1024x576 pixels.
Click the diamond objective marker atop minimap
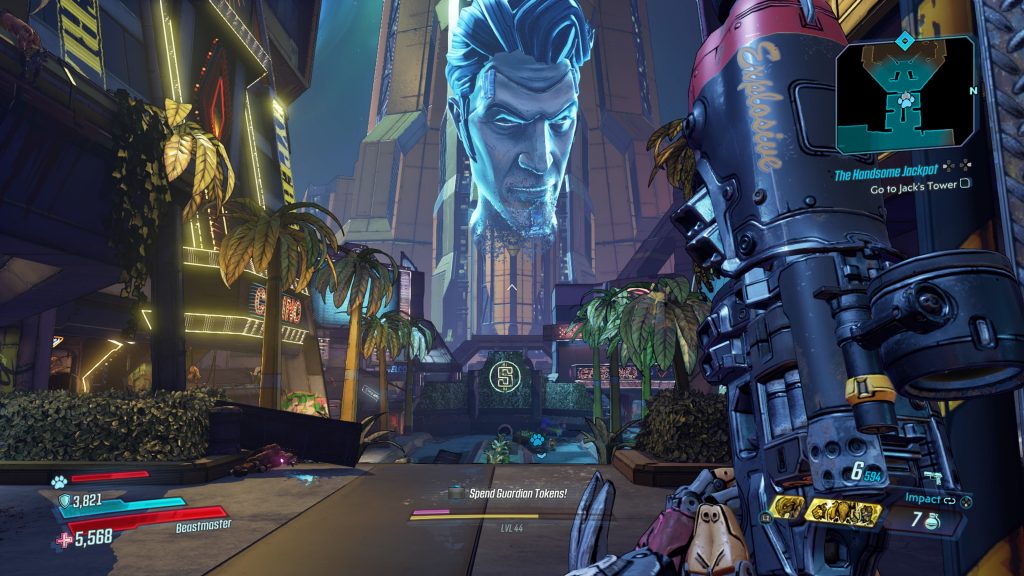pyautogui.click(x=904, y=40)
